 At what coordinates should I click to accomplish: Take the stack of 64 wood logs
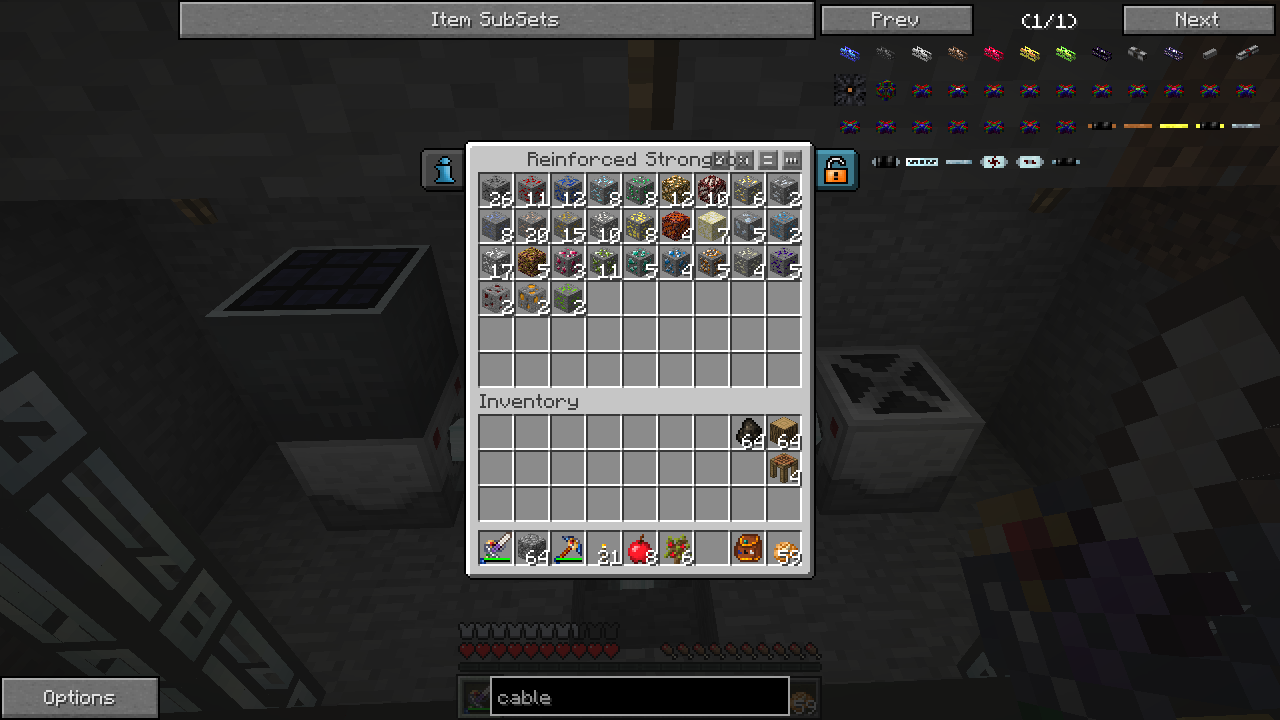pyautogui.click(x=784, y=432)
